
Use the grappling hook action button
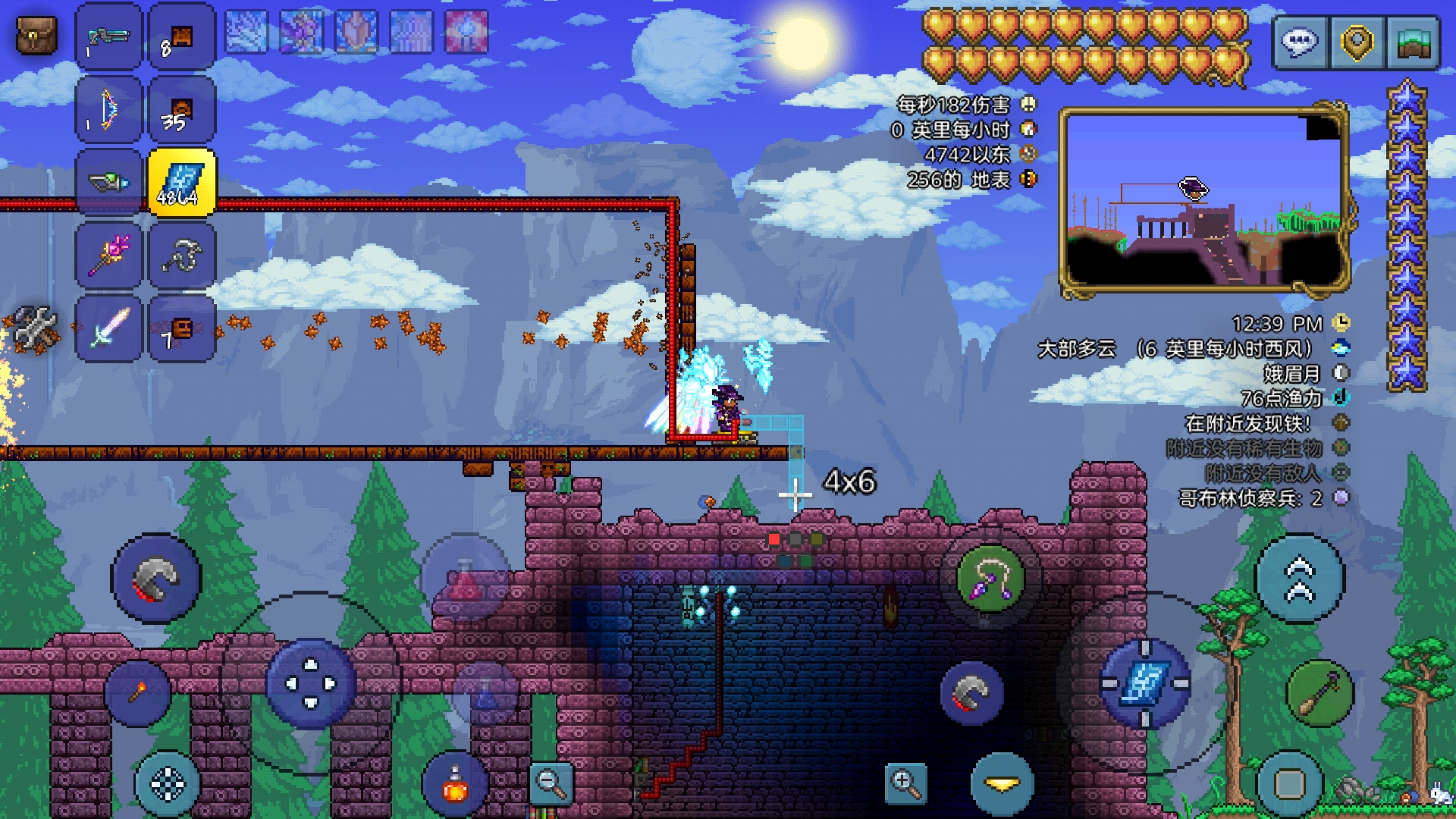(x=990, y=579)
